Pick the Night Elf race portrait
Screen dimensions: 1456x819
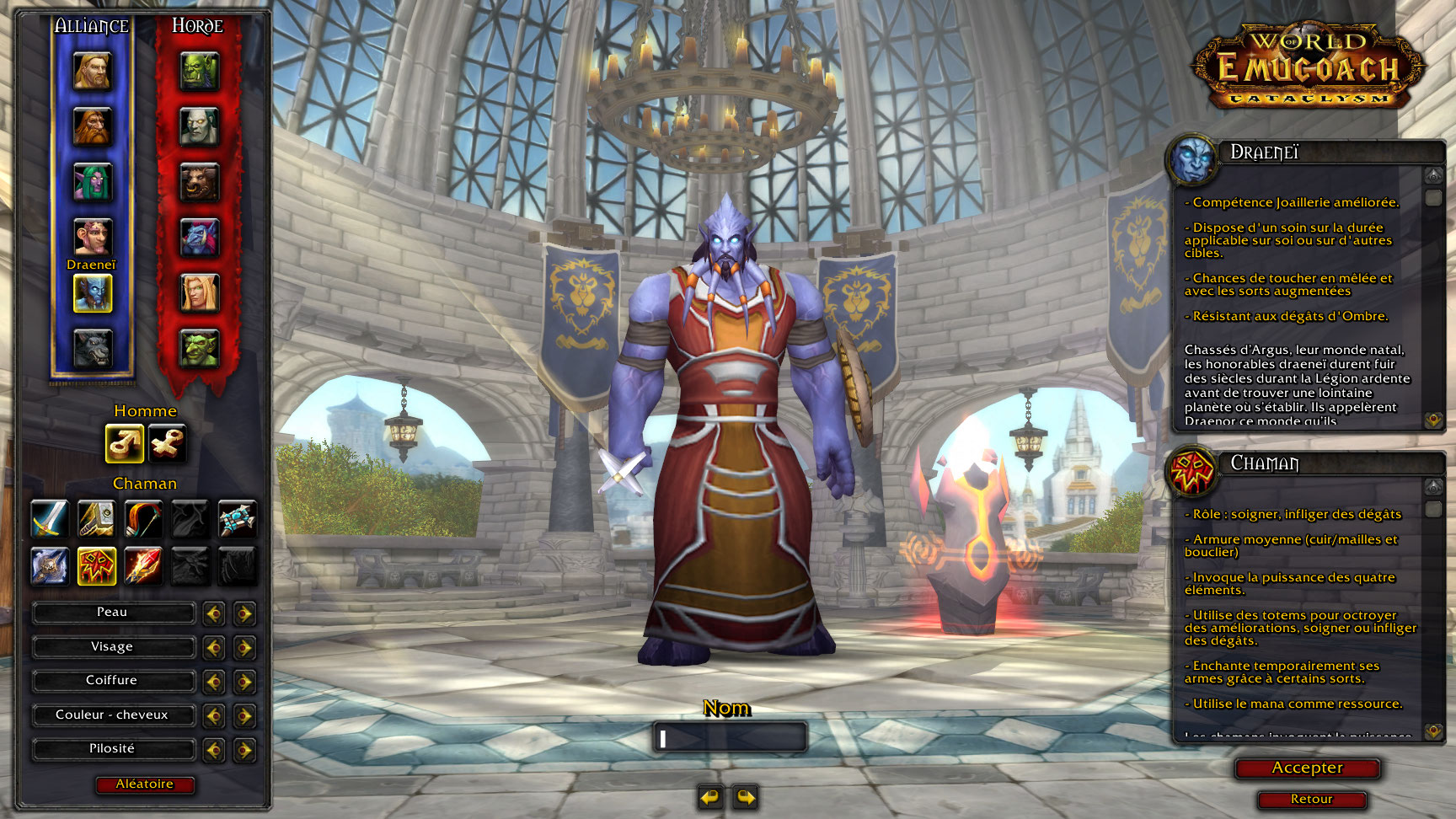[x=92, y=182]
